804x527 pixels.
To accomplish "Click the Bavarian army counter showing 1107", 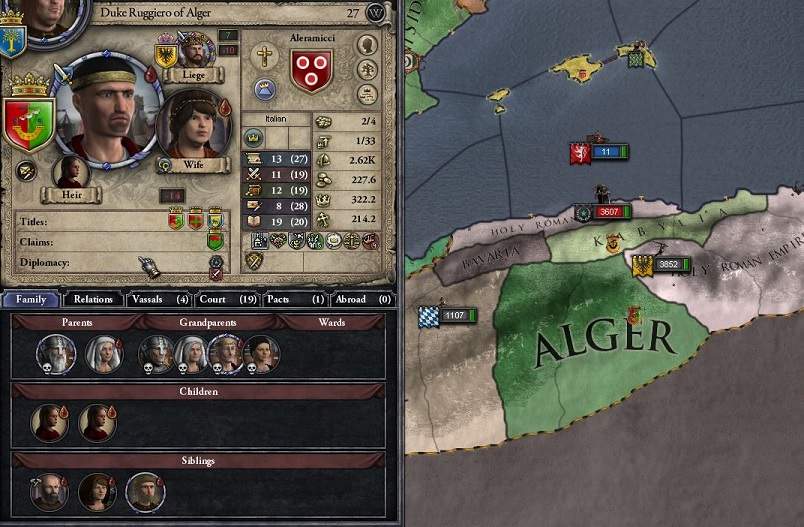I will click(x=448, y=315).
